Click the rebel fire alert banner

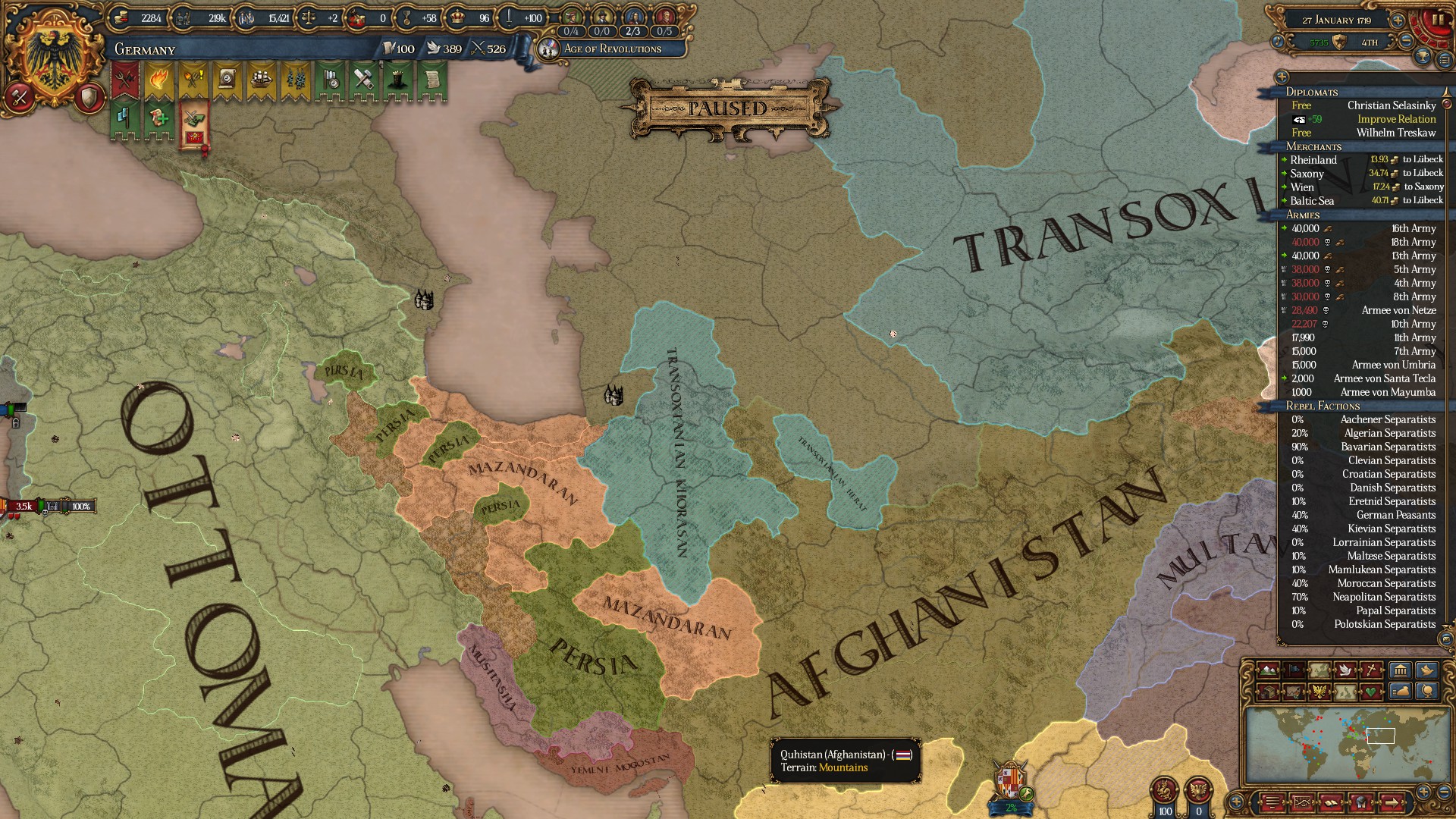(x=159, y=78)
